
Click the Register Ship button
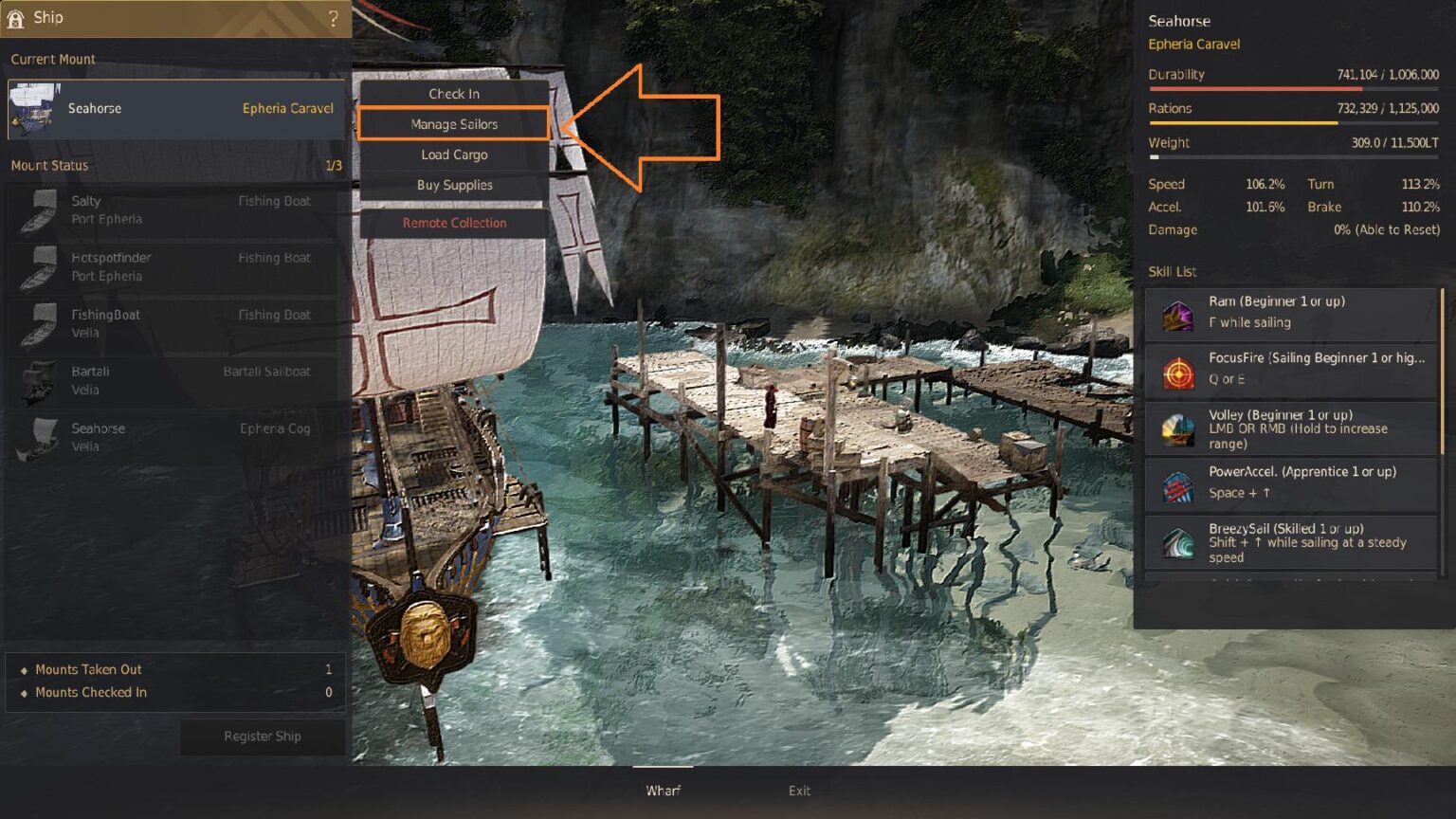point(262,737)
